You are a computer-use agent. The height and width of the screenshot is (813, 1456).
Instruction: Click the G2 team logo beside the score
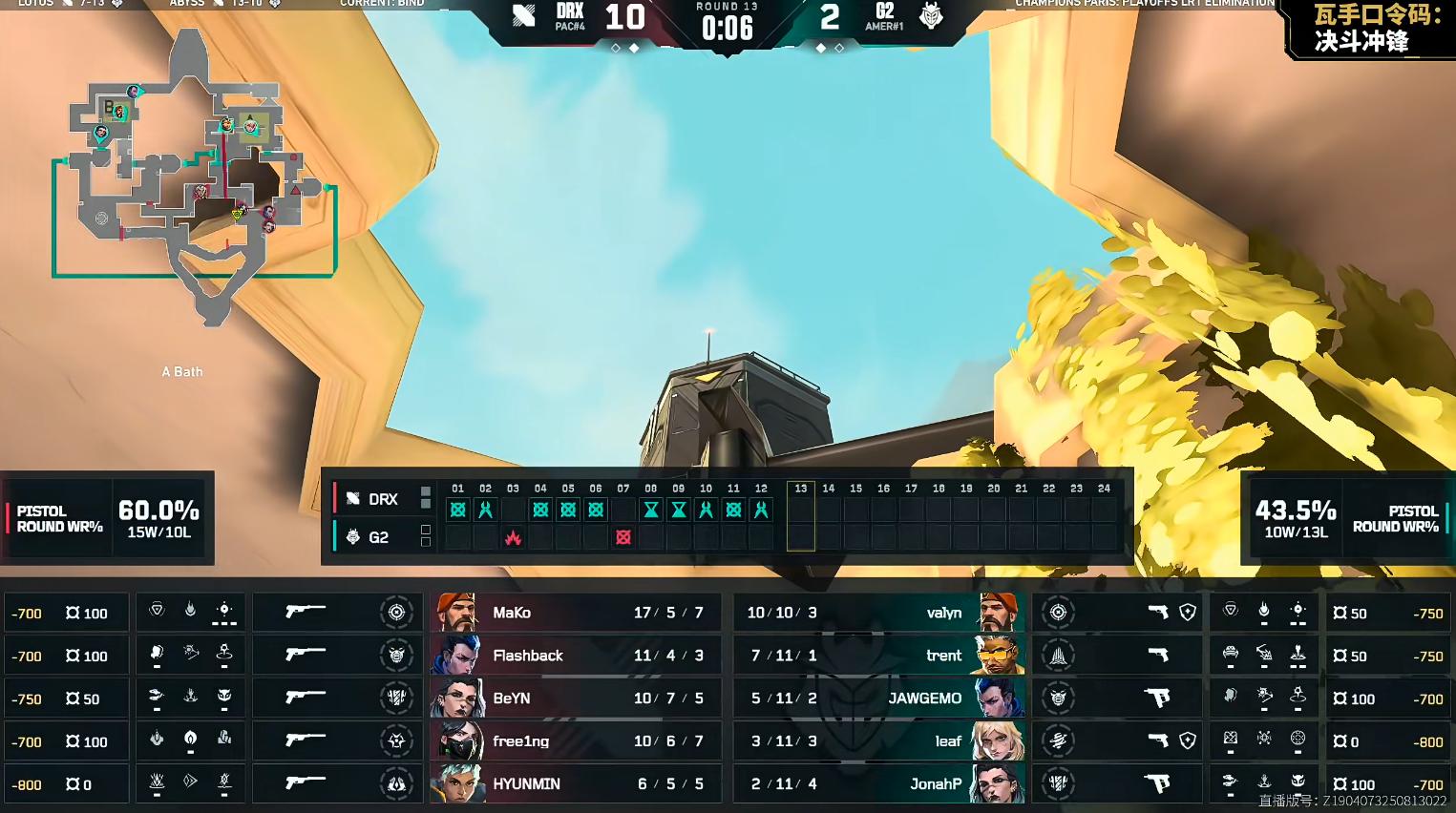931,16
